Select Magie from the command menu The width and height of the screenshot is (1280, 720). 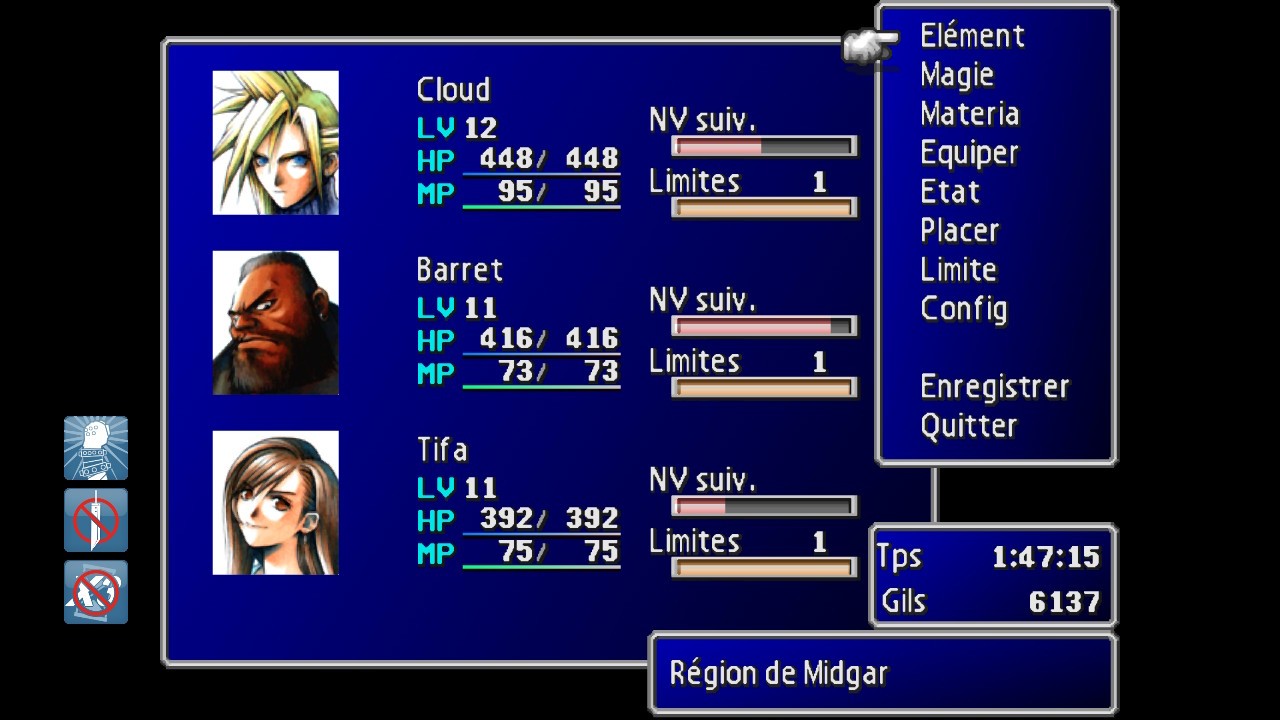(957, 76)
